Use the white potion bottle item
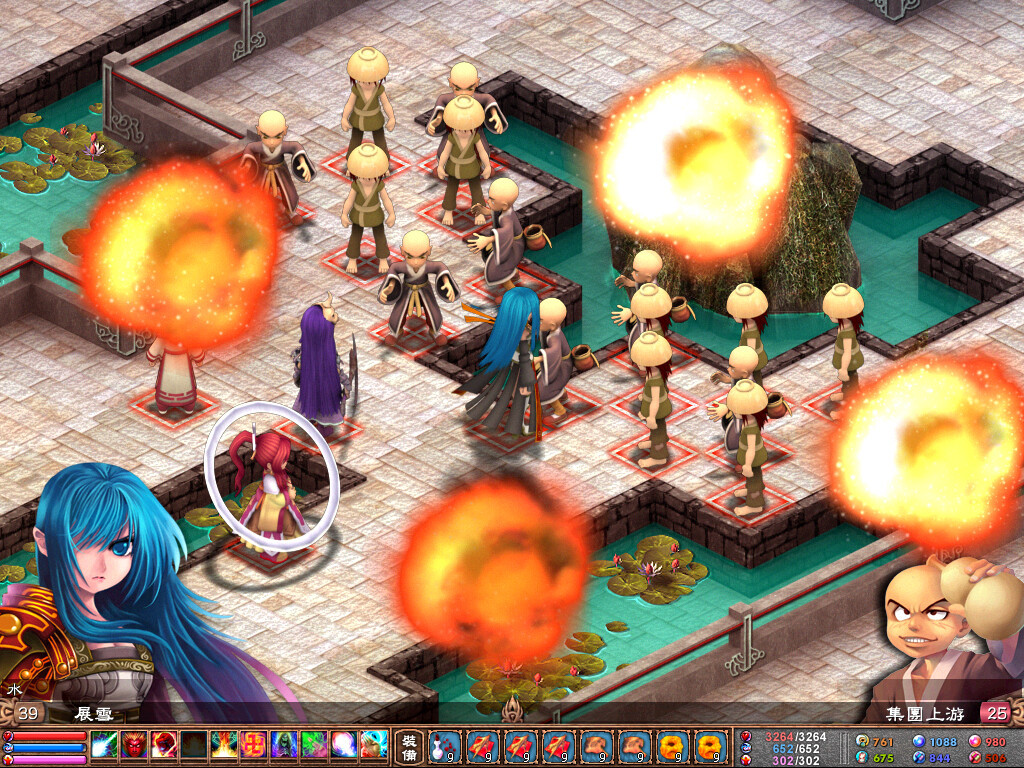 click(x=441, y=745)
